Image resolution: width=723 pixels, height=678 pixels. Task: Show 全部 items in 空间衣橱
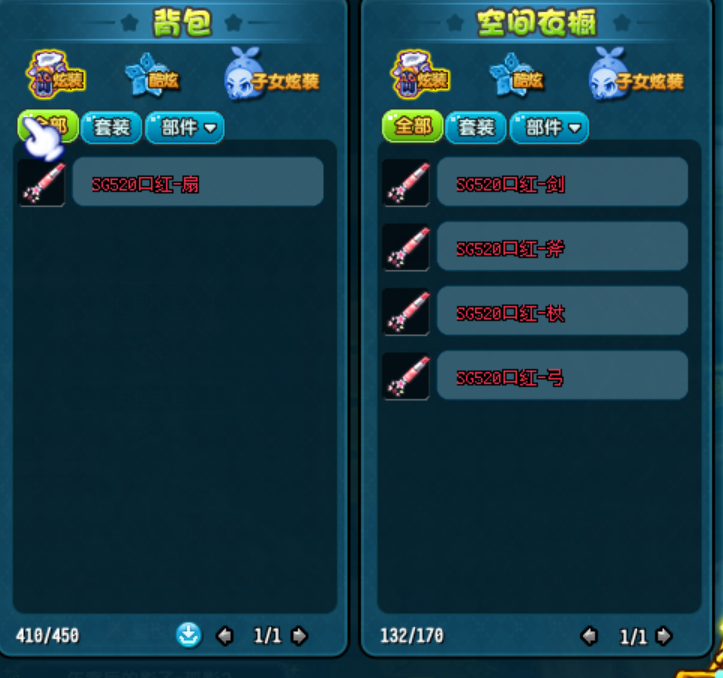pyautogui.click(x=412, y=127)
